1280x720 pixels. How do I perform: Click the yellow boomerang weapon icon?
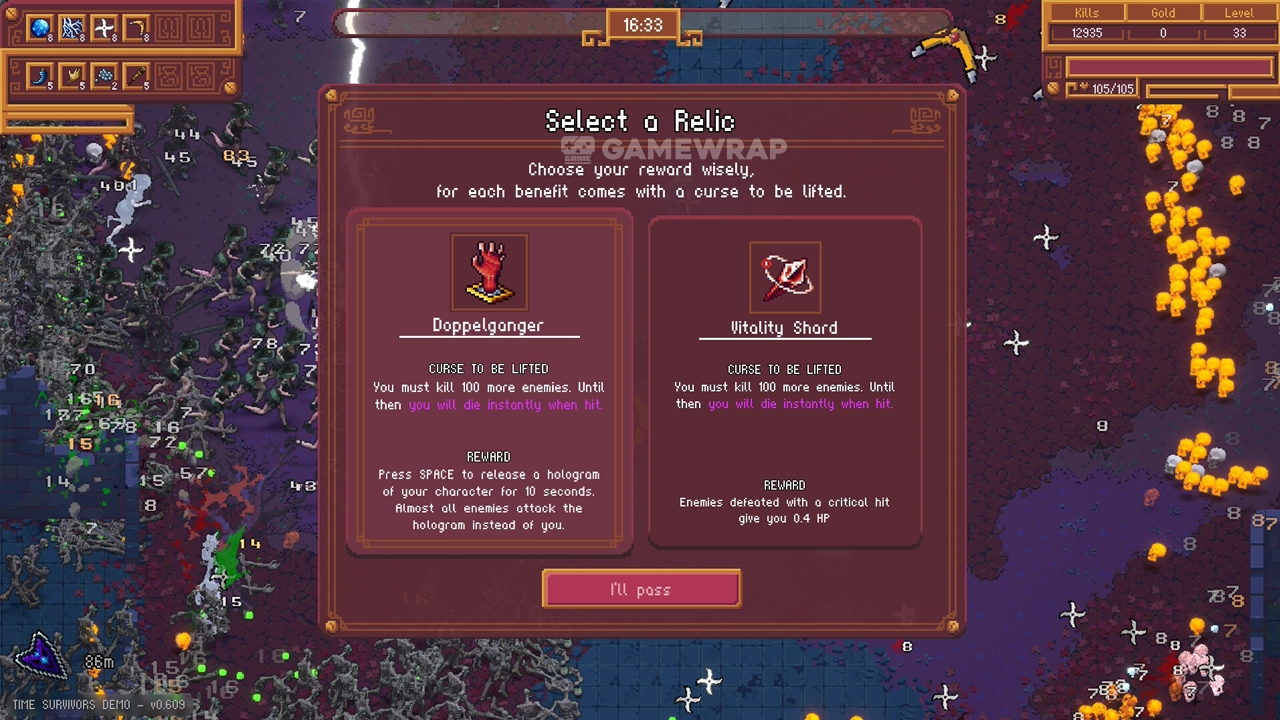coord(136,28)
